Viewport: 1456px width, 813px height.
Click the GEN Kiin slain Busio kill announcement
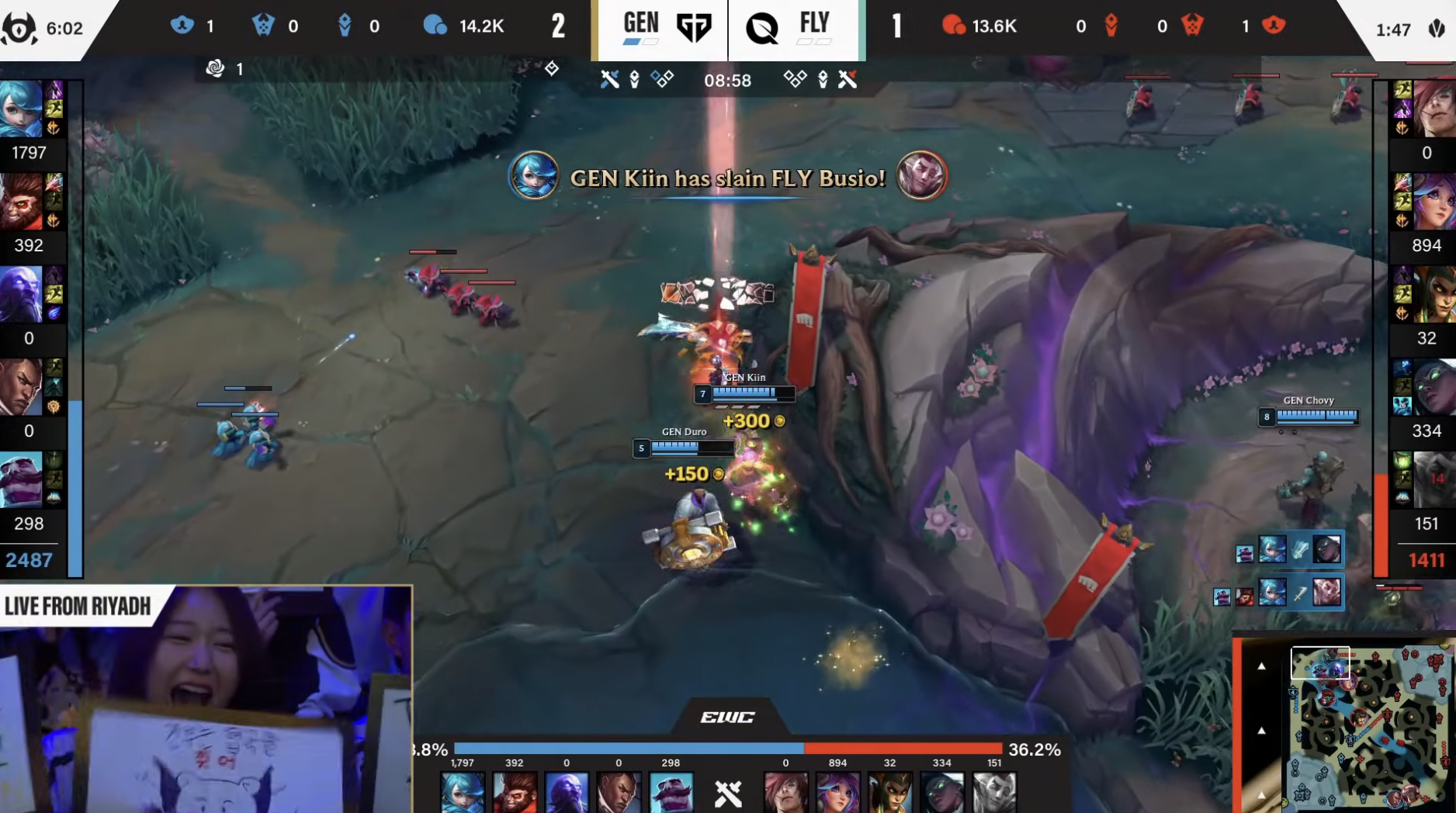pyautogui.click(x=726, y=178)
